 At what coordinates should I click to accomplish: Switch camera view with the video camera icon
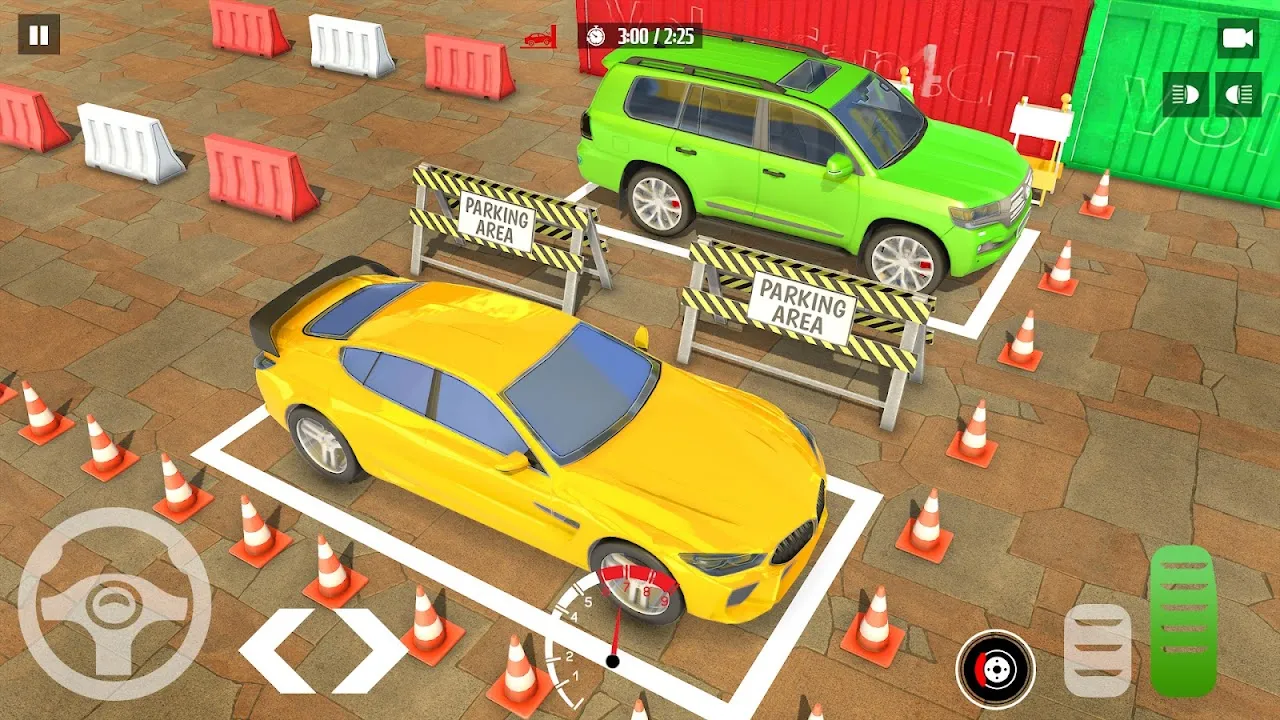click(1238, 38)
